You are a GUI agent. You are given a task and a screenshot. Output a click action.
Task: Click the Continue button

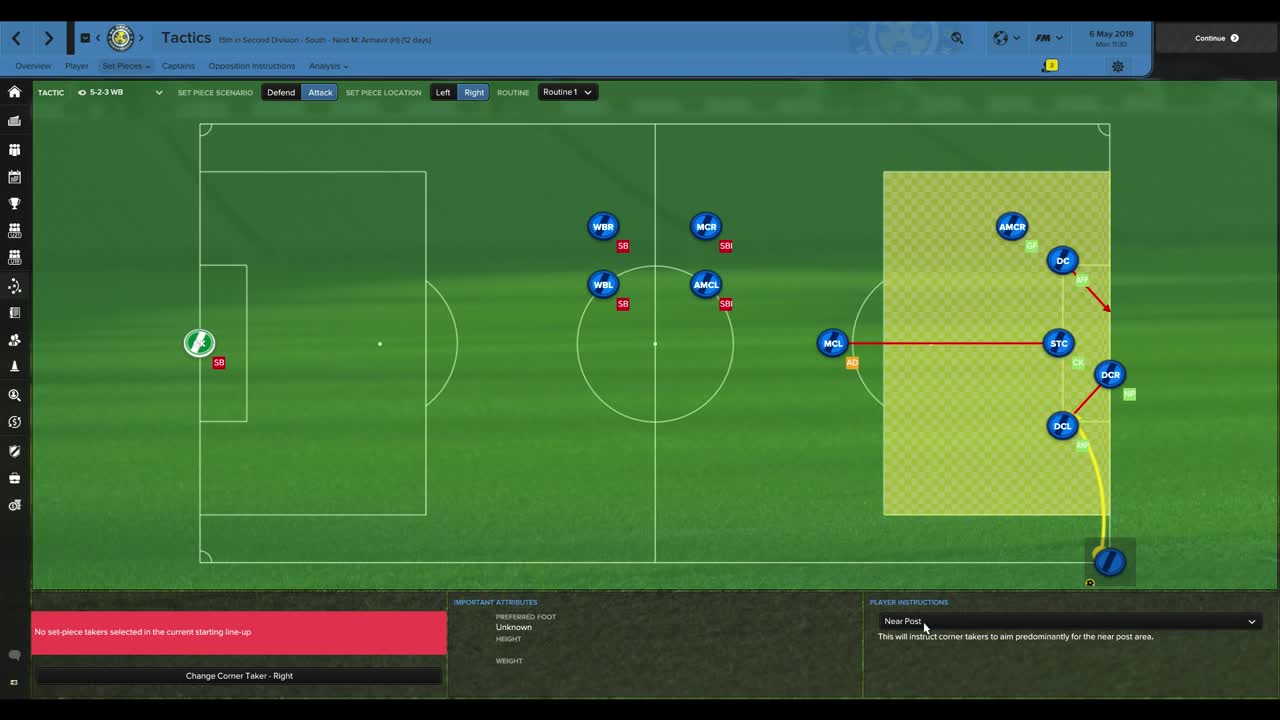[x=1216, y=38]
